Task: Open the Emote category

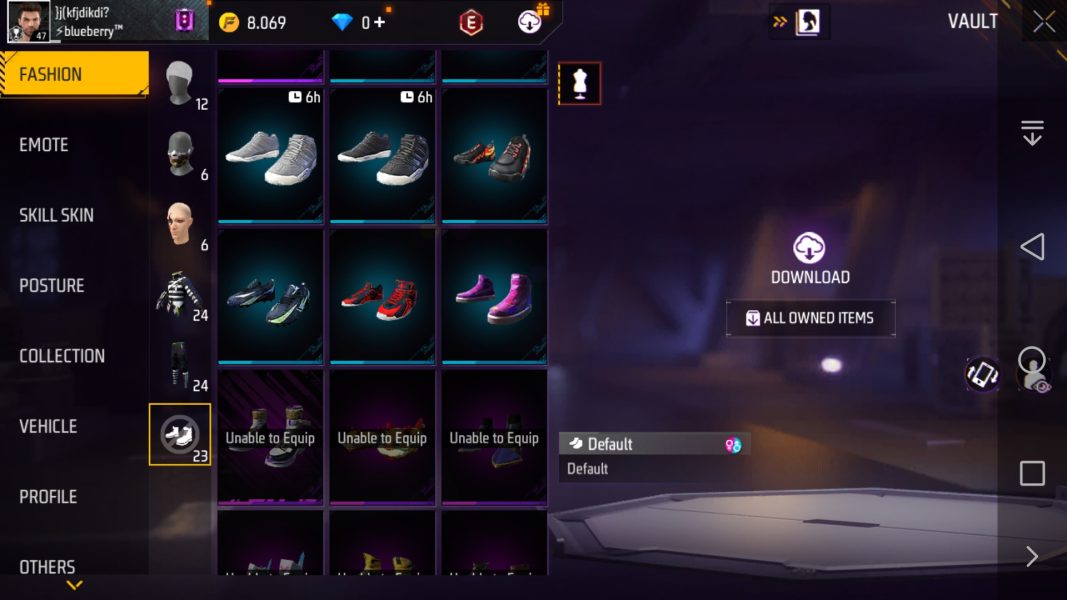Action: coord(45,145)
